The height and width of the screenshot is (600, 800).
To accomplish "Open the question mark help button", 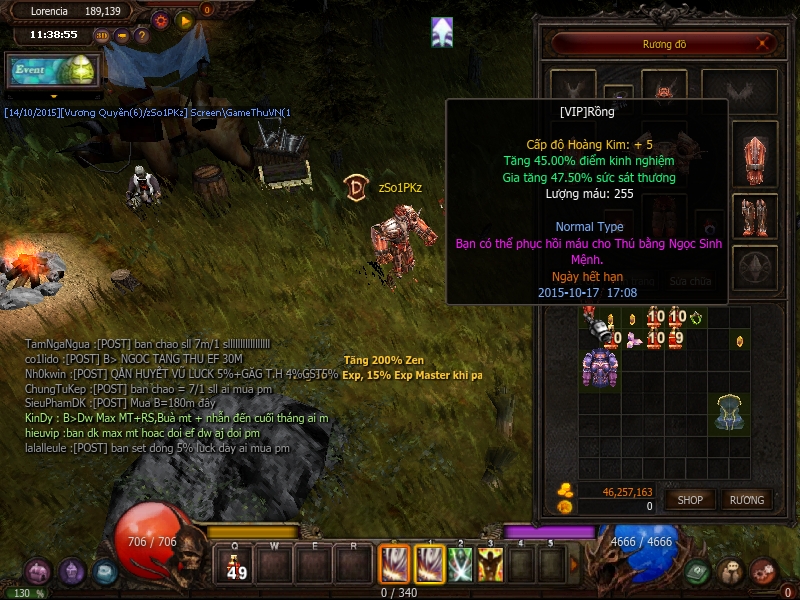I will (142, 35).
